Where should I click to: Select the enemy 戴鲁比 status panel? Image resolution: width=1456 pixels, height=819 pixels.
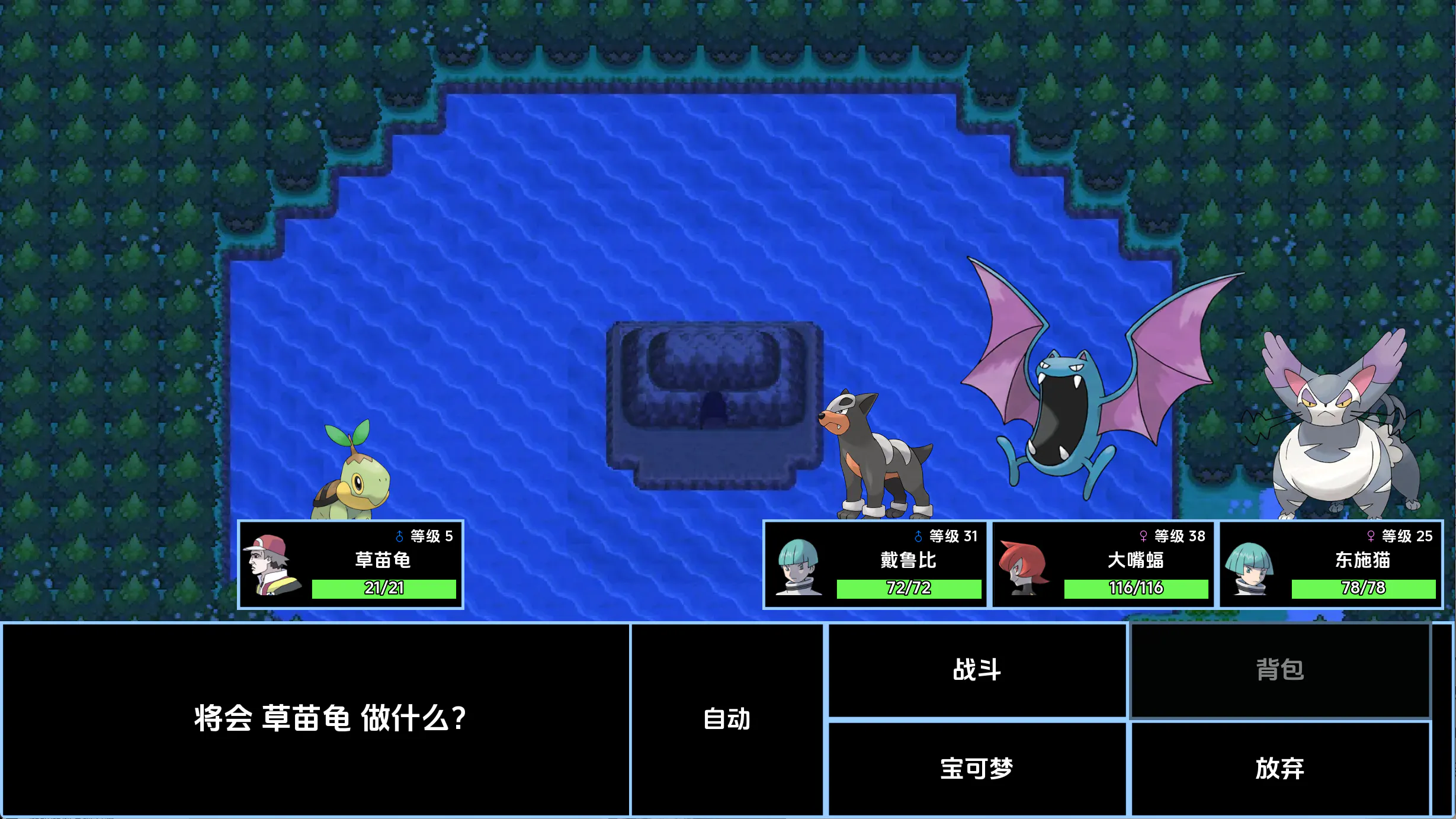click(875, 564)
